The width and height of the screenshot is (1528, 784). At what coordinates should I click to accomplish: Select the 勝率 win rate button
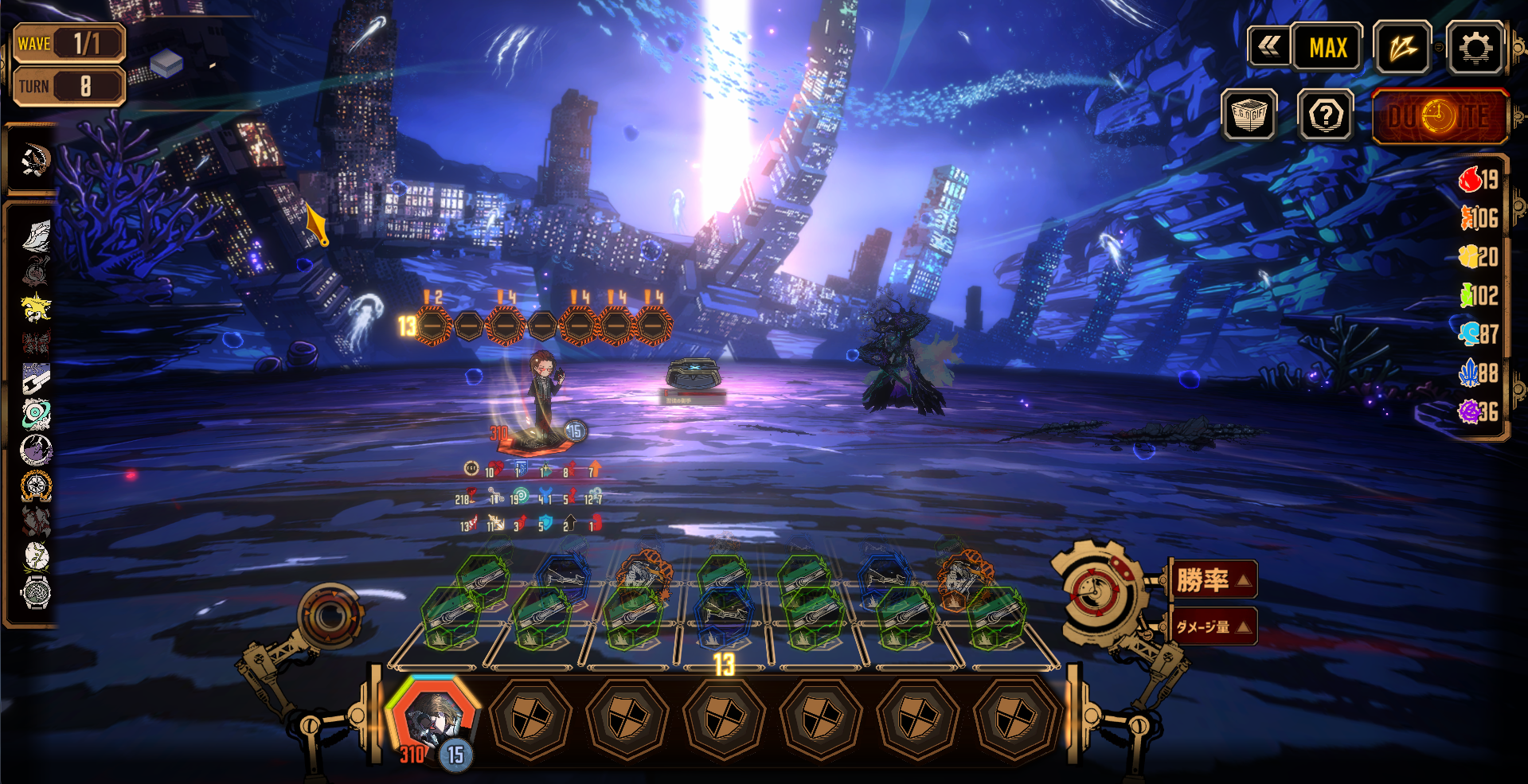click(1213, 579)
